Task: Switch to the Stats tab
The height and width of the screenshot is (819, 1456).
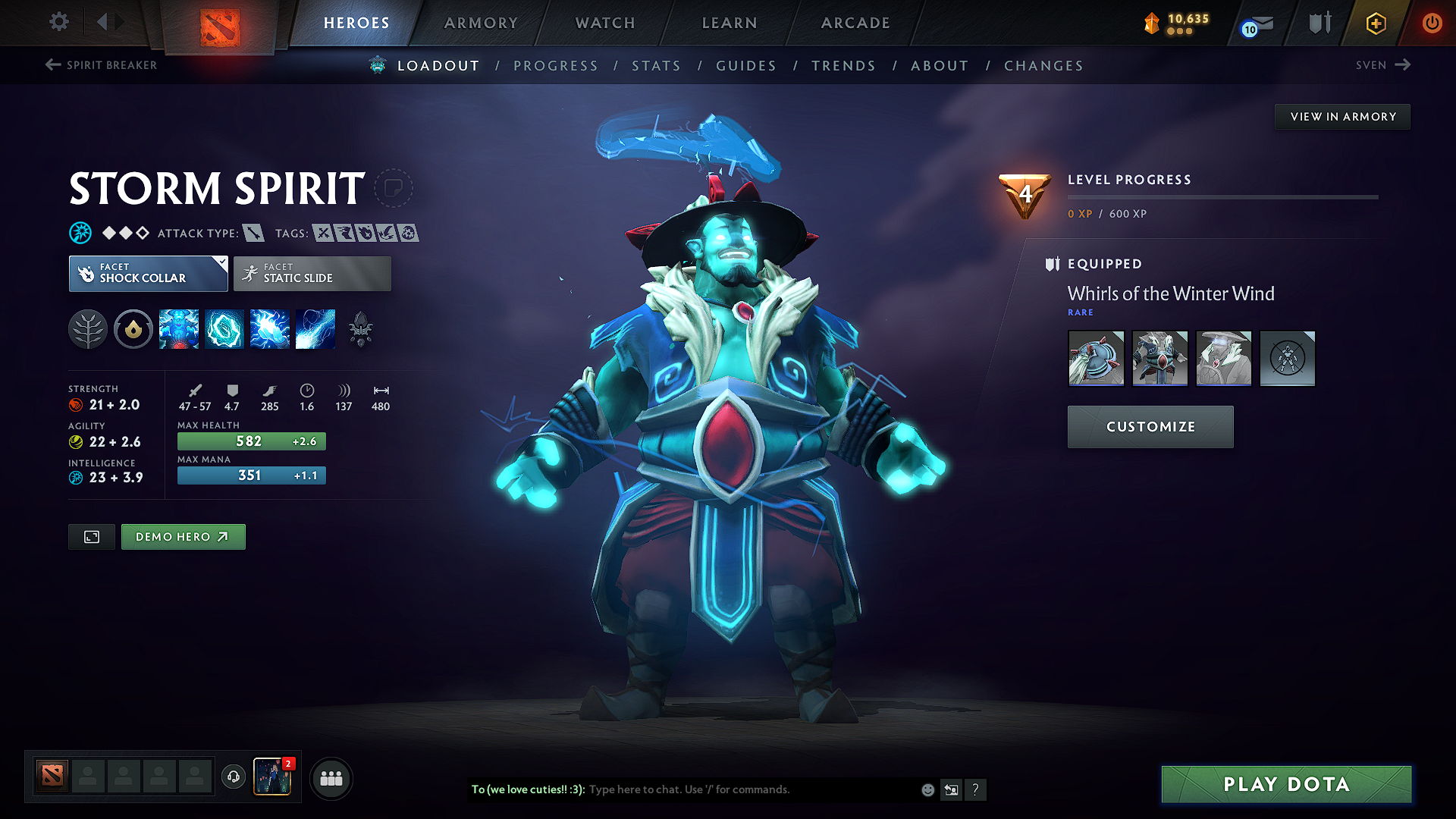Action: point(656,66)
